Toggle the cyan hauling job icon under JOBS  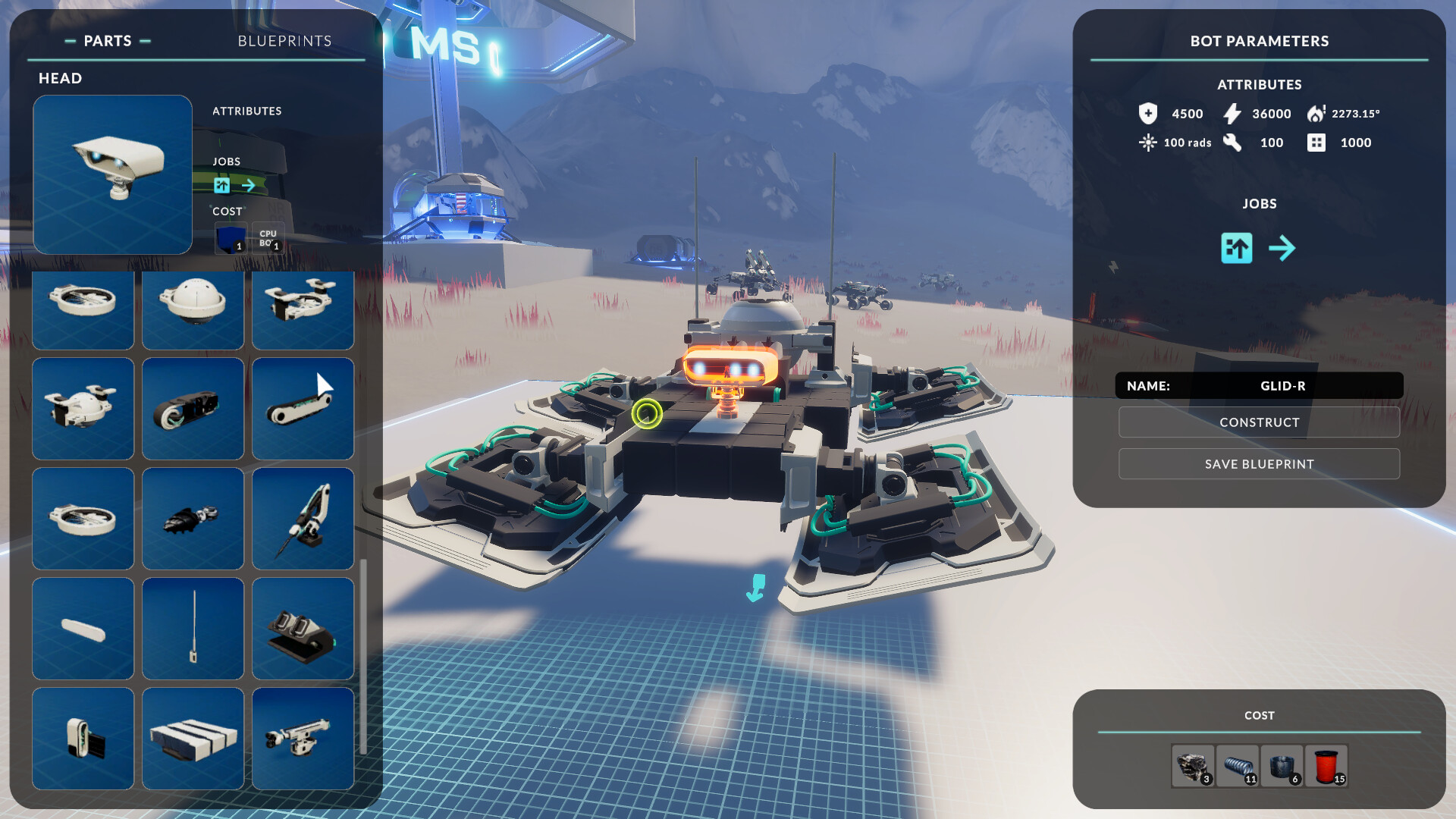coord(1236,248)
